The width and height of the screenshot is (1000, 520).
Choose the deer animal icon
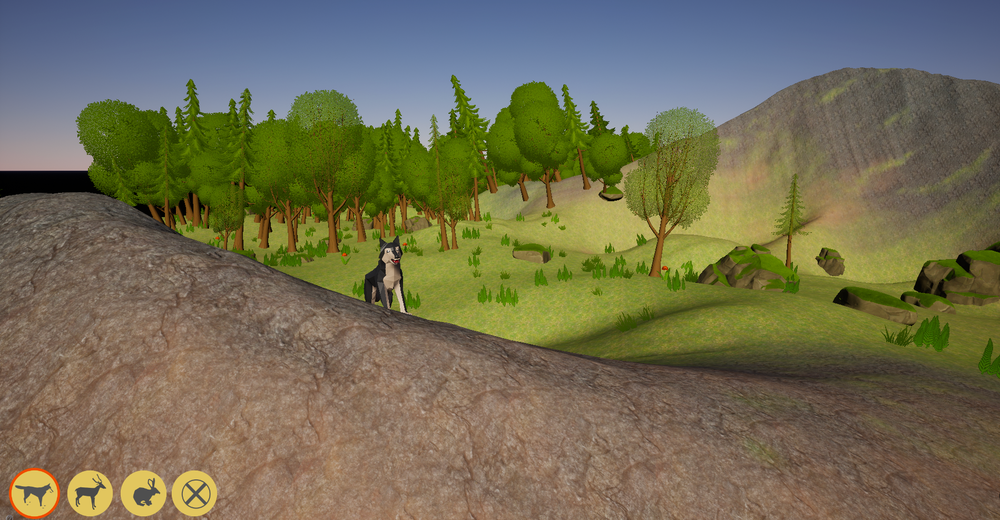click(90, 493)
